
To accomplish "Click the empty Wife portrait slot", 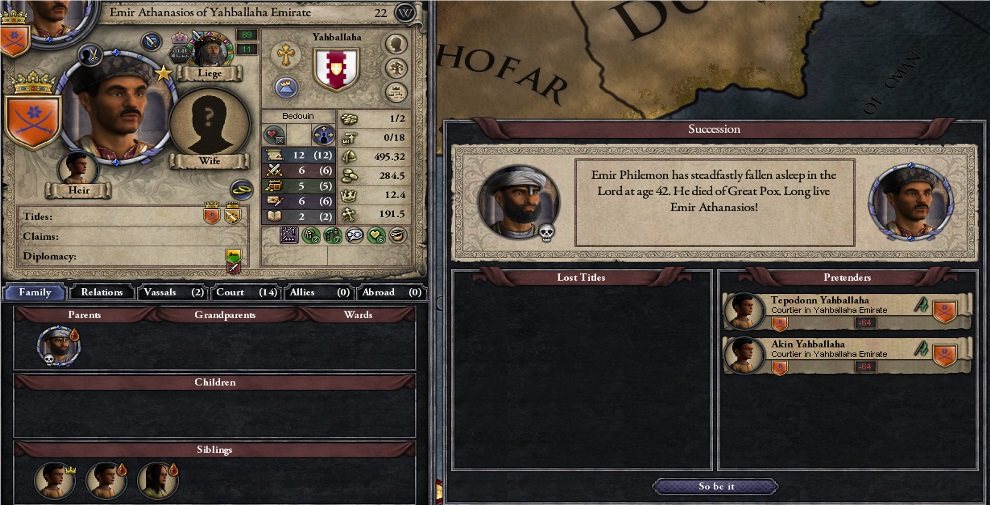I will tap(209, 123).
